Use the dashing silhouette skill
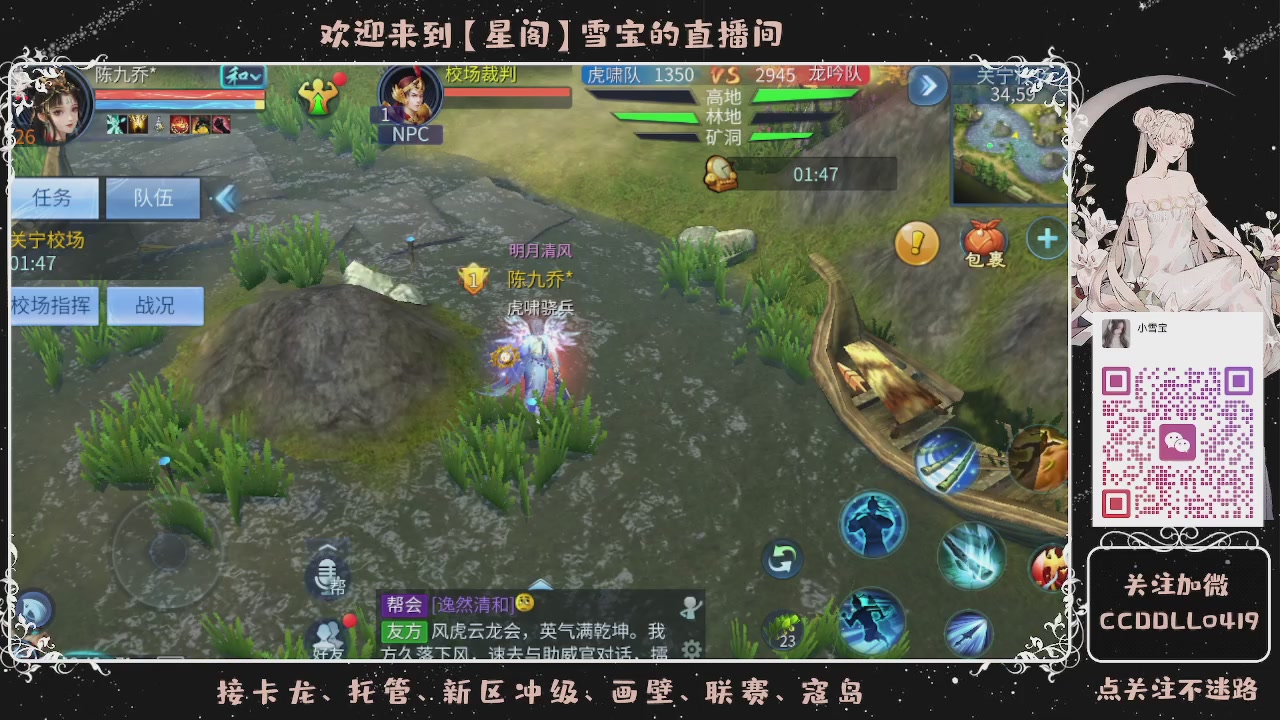The image size is (1280, 720). click(872, 620)
